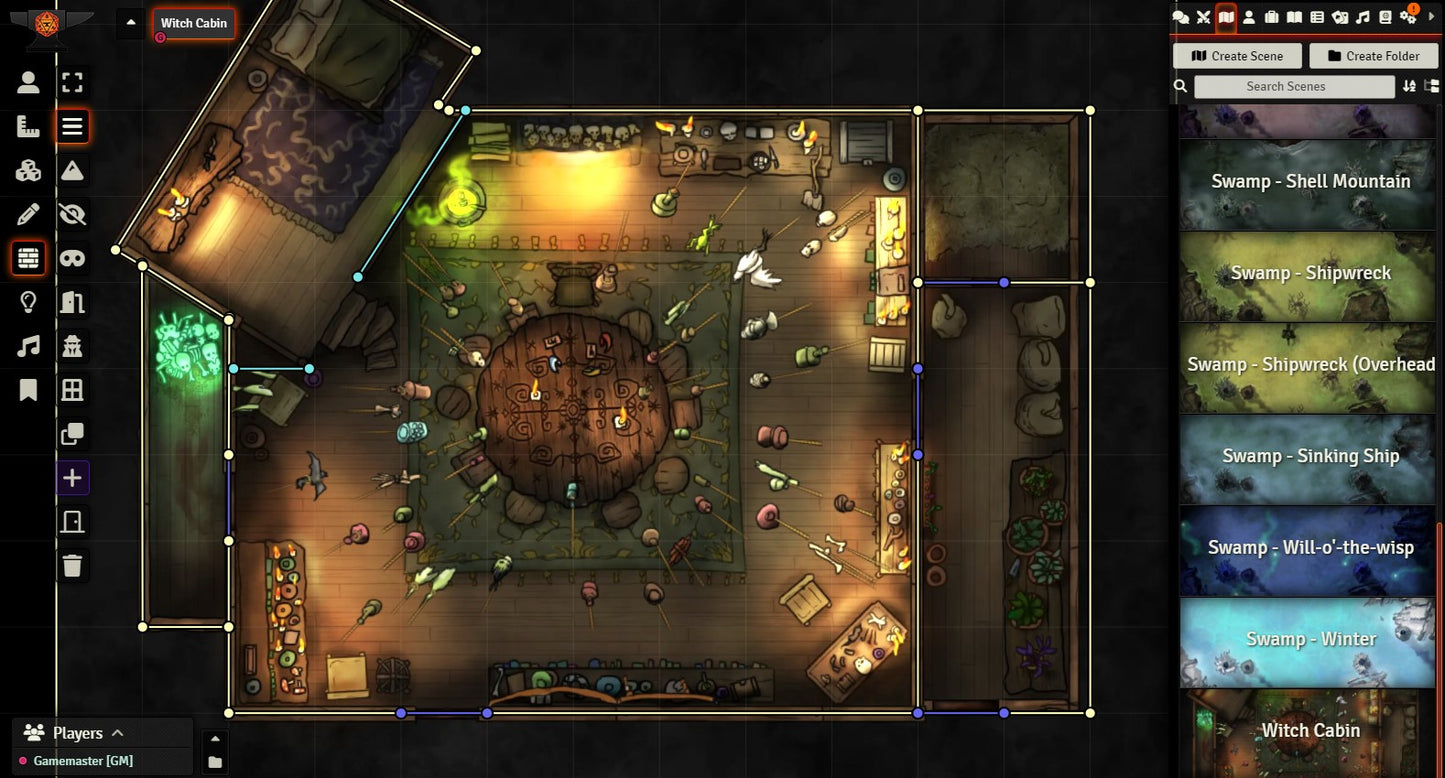The image size is (1445, 778).
Task: Open the Swamp - Shipwreck scene
Action: coord(1310,273)
